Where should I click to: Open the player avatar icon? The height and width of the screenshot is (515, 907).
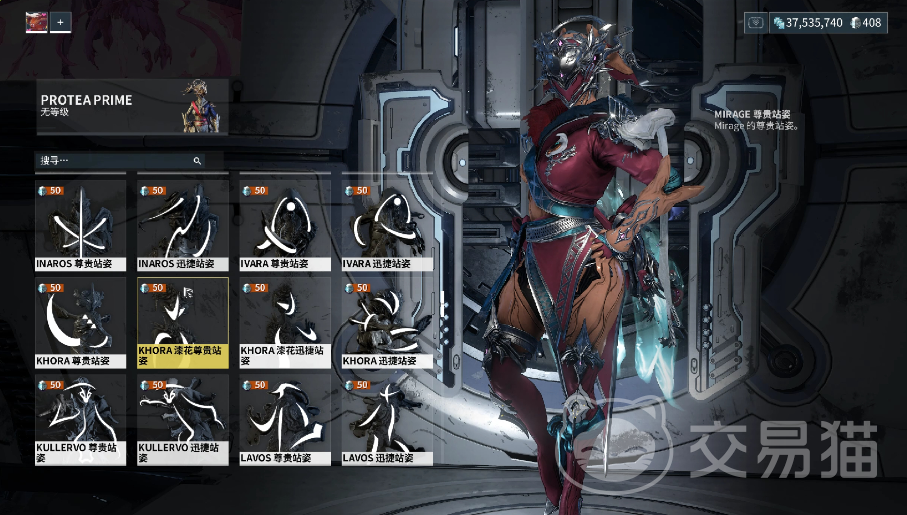point(36,21)
